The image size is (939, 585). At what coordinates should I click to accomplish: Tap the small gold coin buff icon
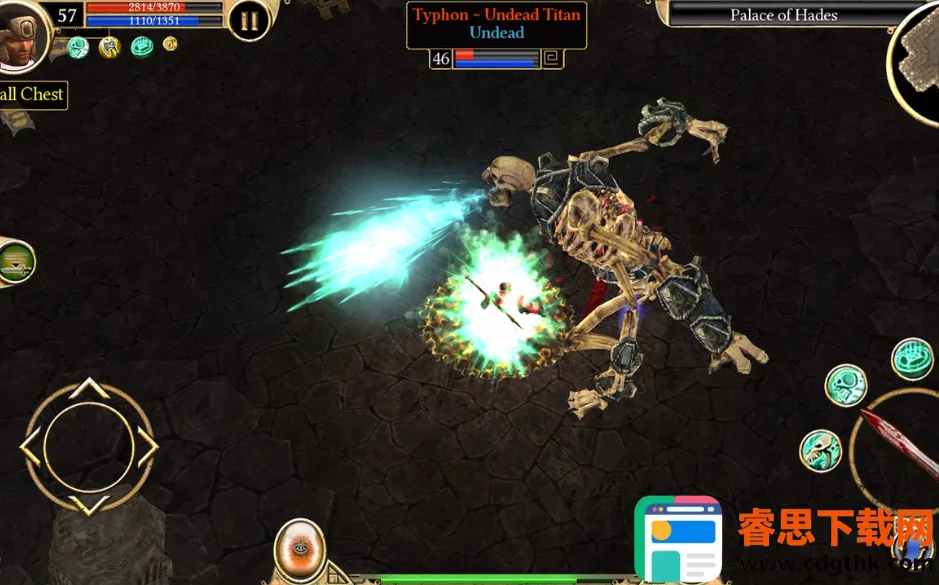pos(170,44)
